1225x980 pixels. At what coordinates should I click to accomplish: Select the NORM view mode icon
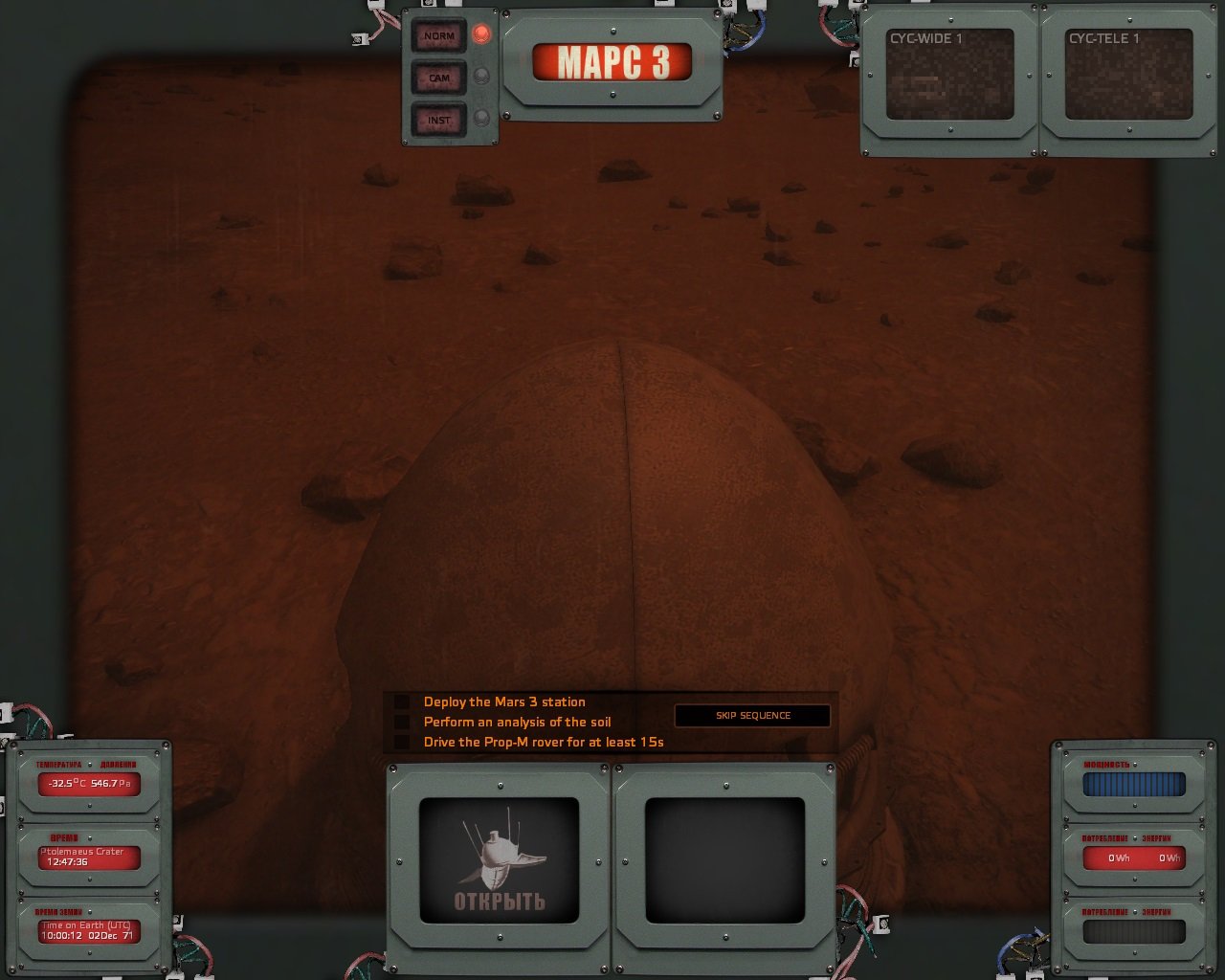[438, 36]
